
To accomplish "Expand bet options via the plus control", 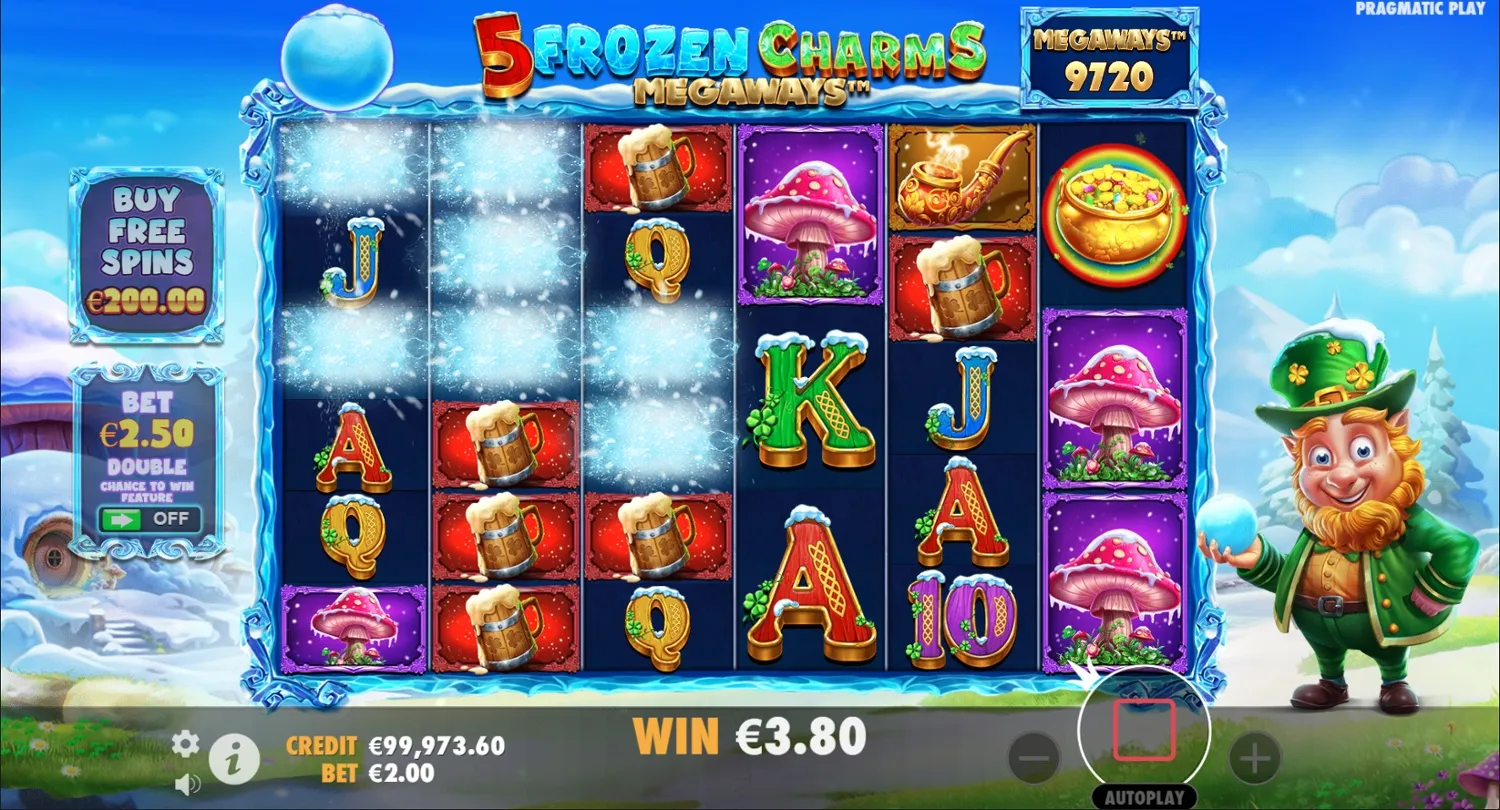I will tap(1253, 758).
